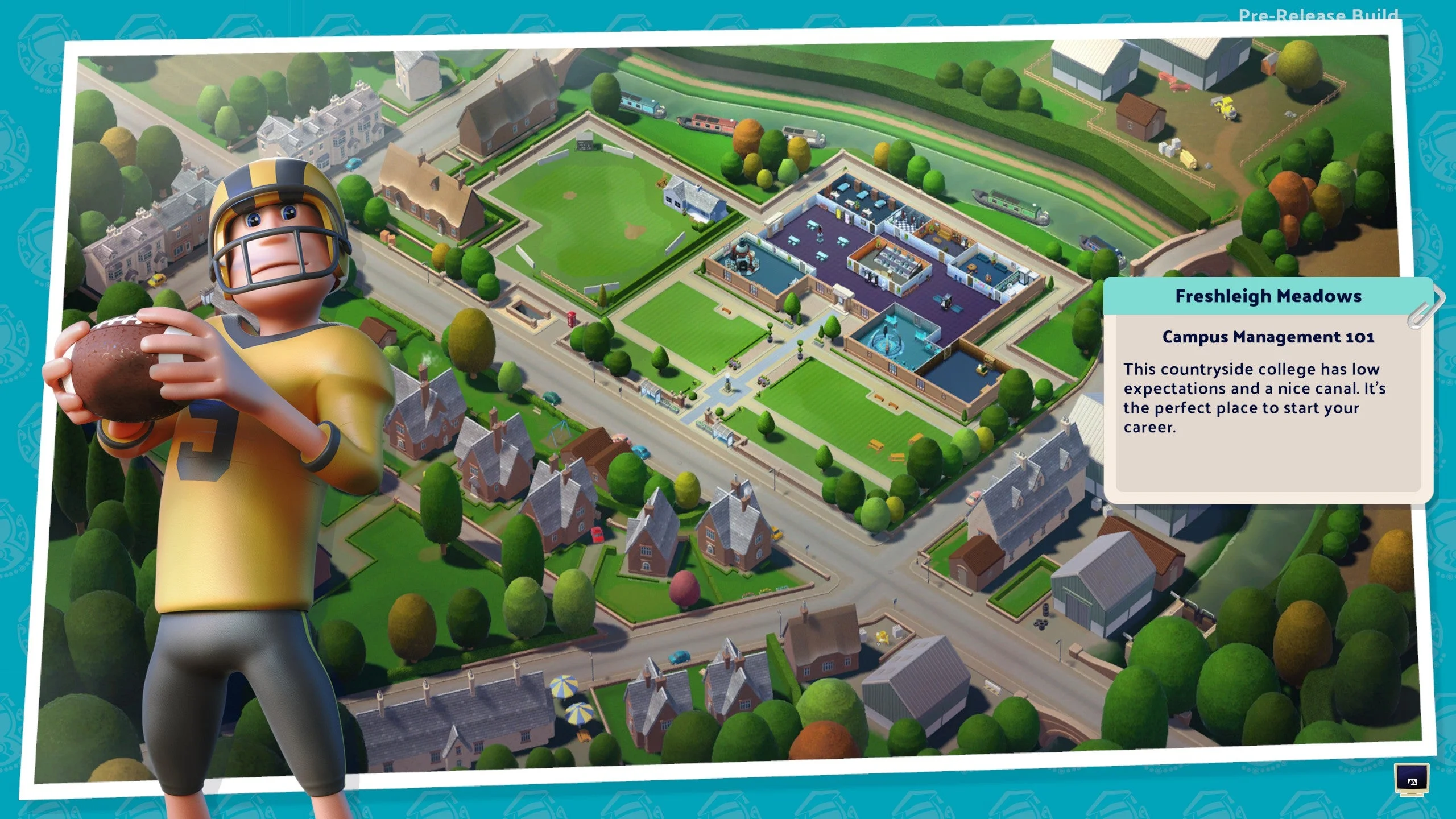The height and width of the screenshot is (819, 1456).
Task: Click the paperclip on the info card
Action: 1421,317
